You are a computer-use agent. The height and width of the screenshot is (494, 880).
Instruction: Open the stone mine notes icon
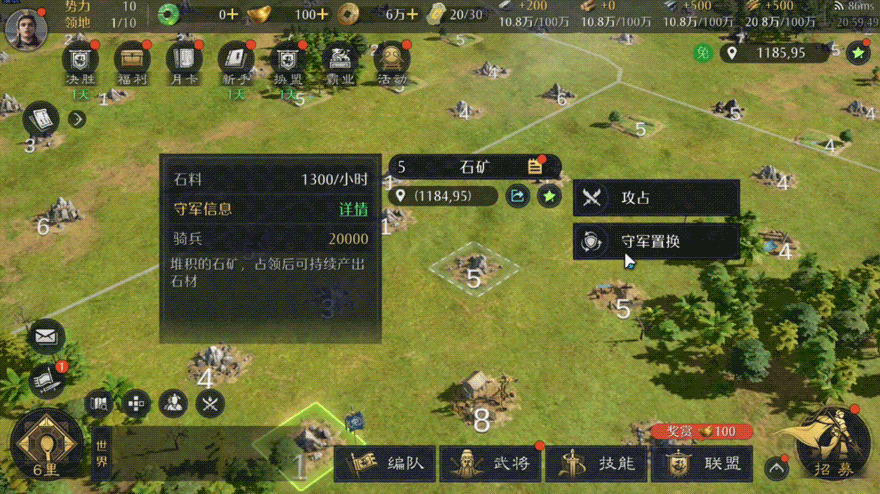click(x=535, y=167)
